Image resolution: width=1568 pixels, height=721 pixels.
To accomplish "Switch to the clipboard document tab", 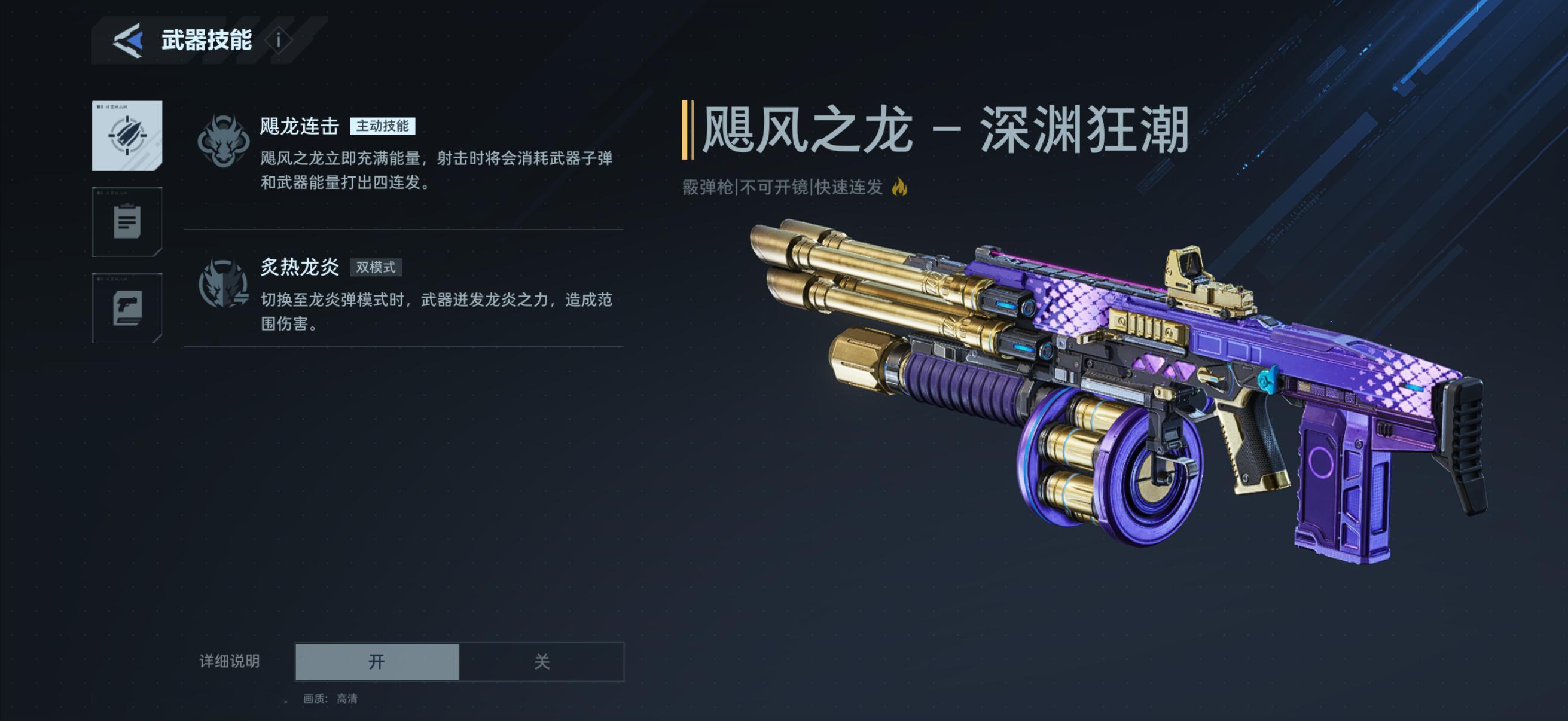I will [127, 222].
